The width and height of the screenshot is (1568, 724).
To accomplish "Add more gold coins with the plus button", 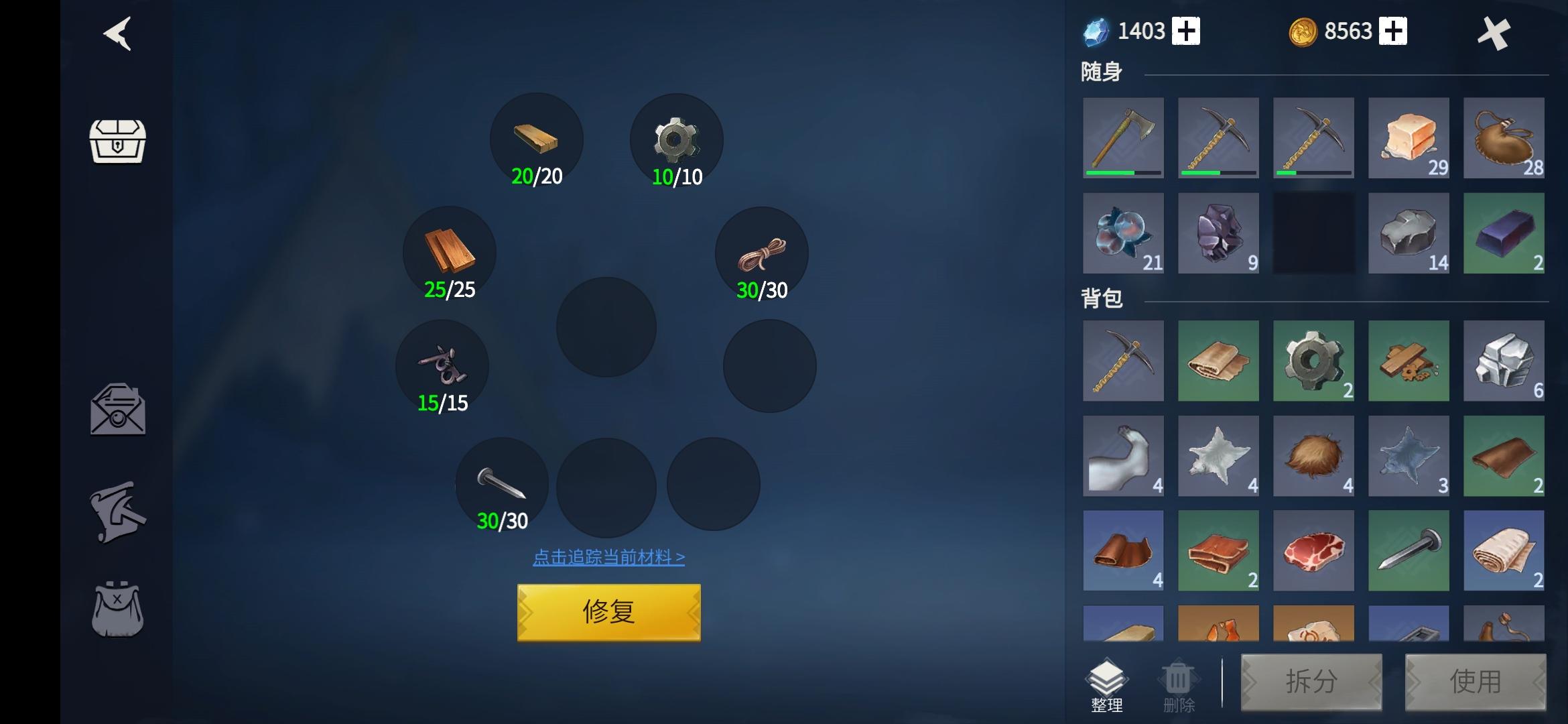I will pyautogui.click(x=1393, y=32).
